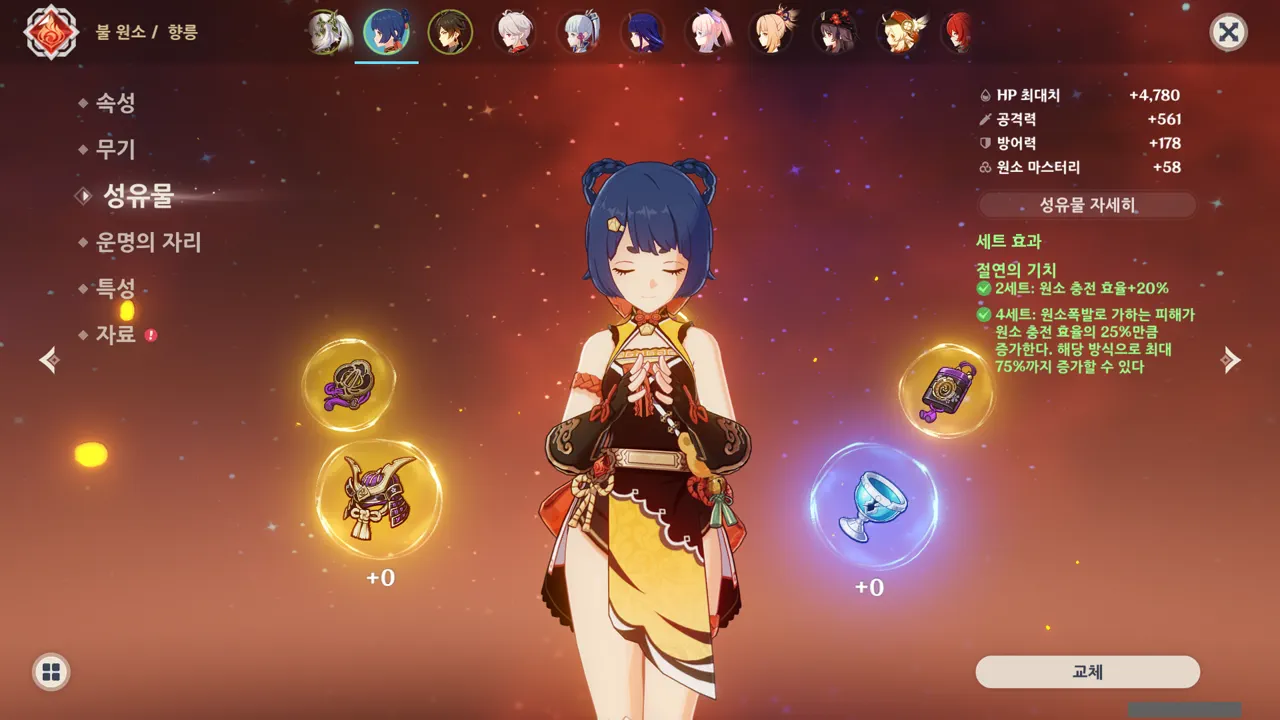Open the 자료 profile entry
This screenshot has height=720, width=1280.
[115, 334]
